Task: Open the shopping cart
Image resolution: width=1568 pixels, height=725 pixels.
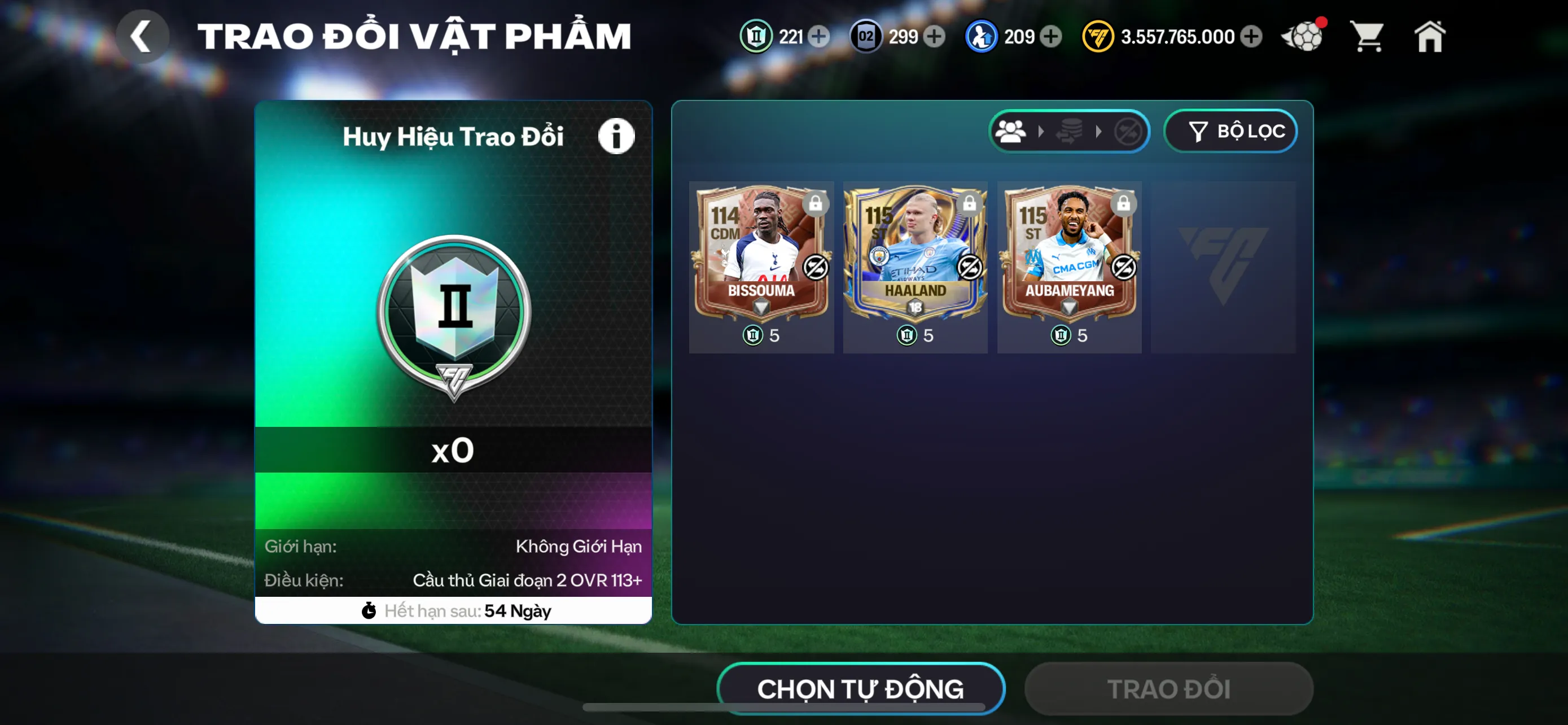Action: point(1367,37)
